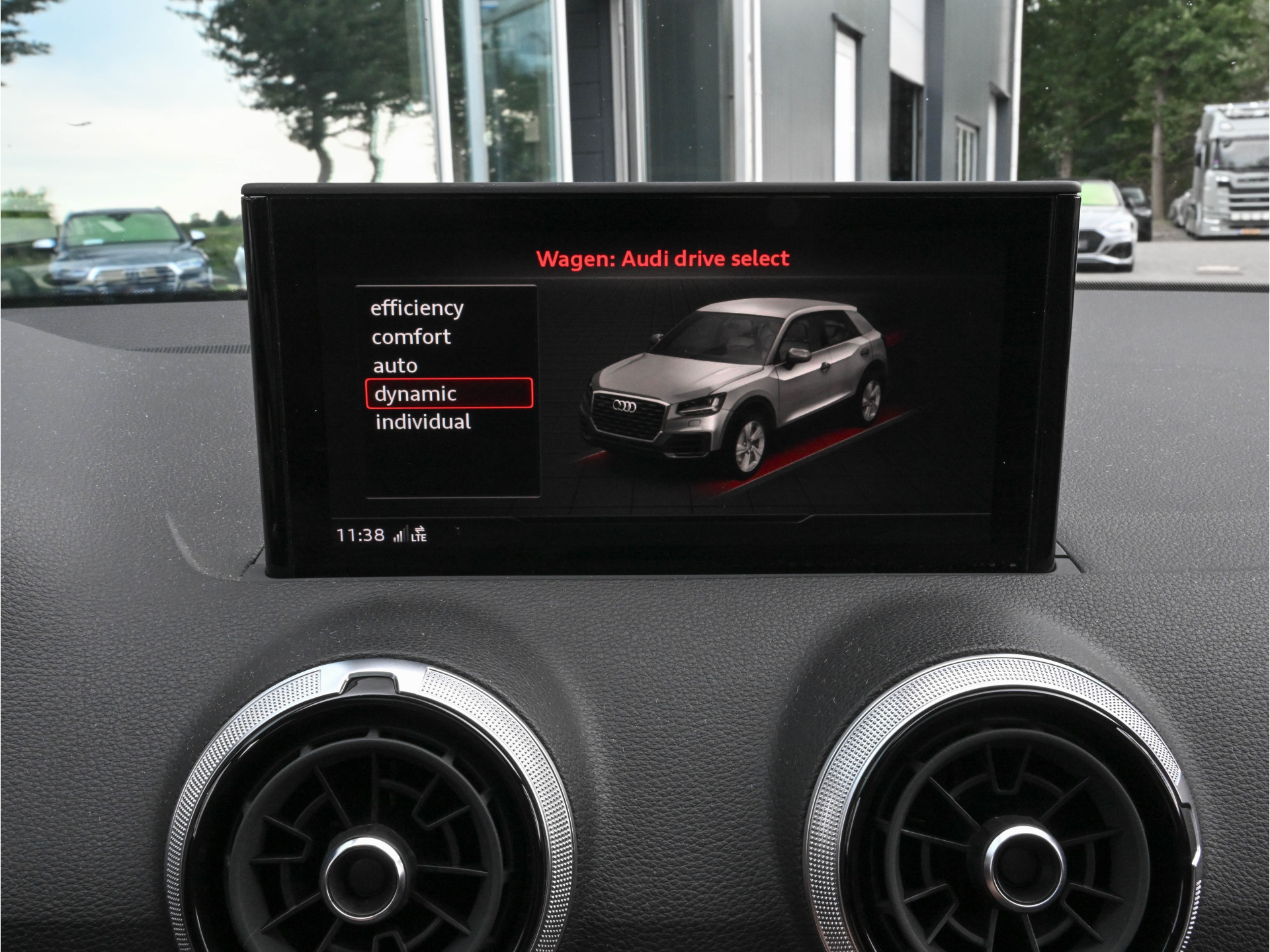This screenshot has height=952, width=1270.
Task: Open the drive select mode list panel
Action: 446,390
